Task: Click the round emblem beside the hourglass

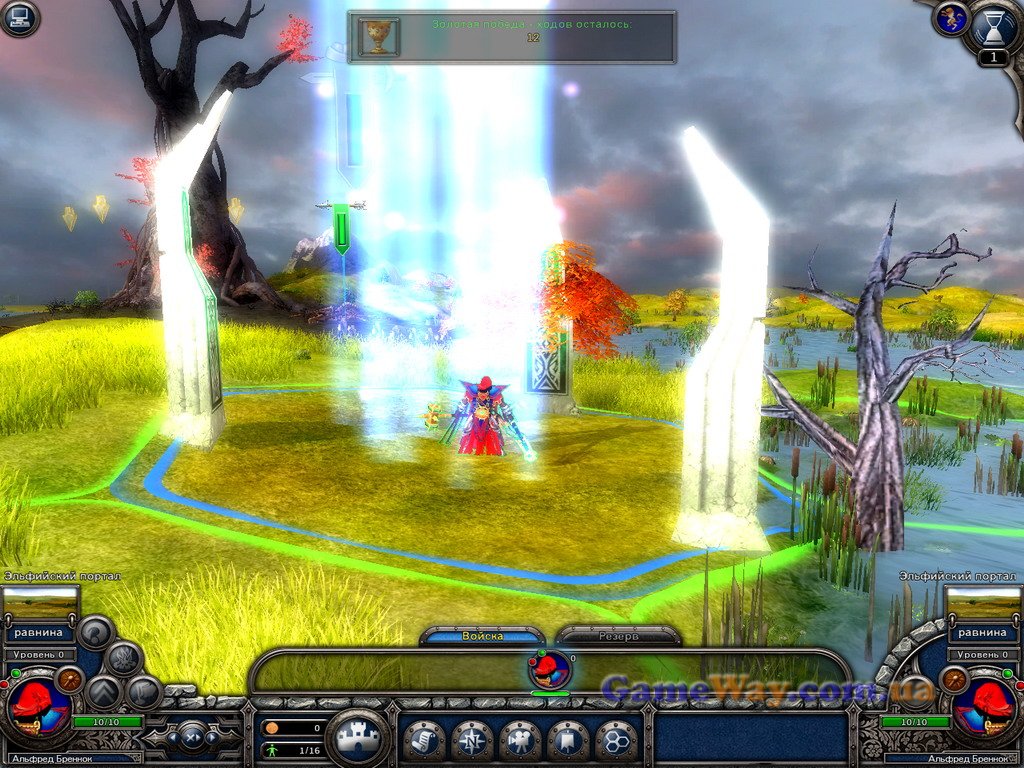Action: point(951,19)
